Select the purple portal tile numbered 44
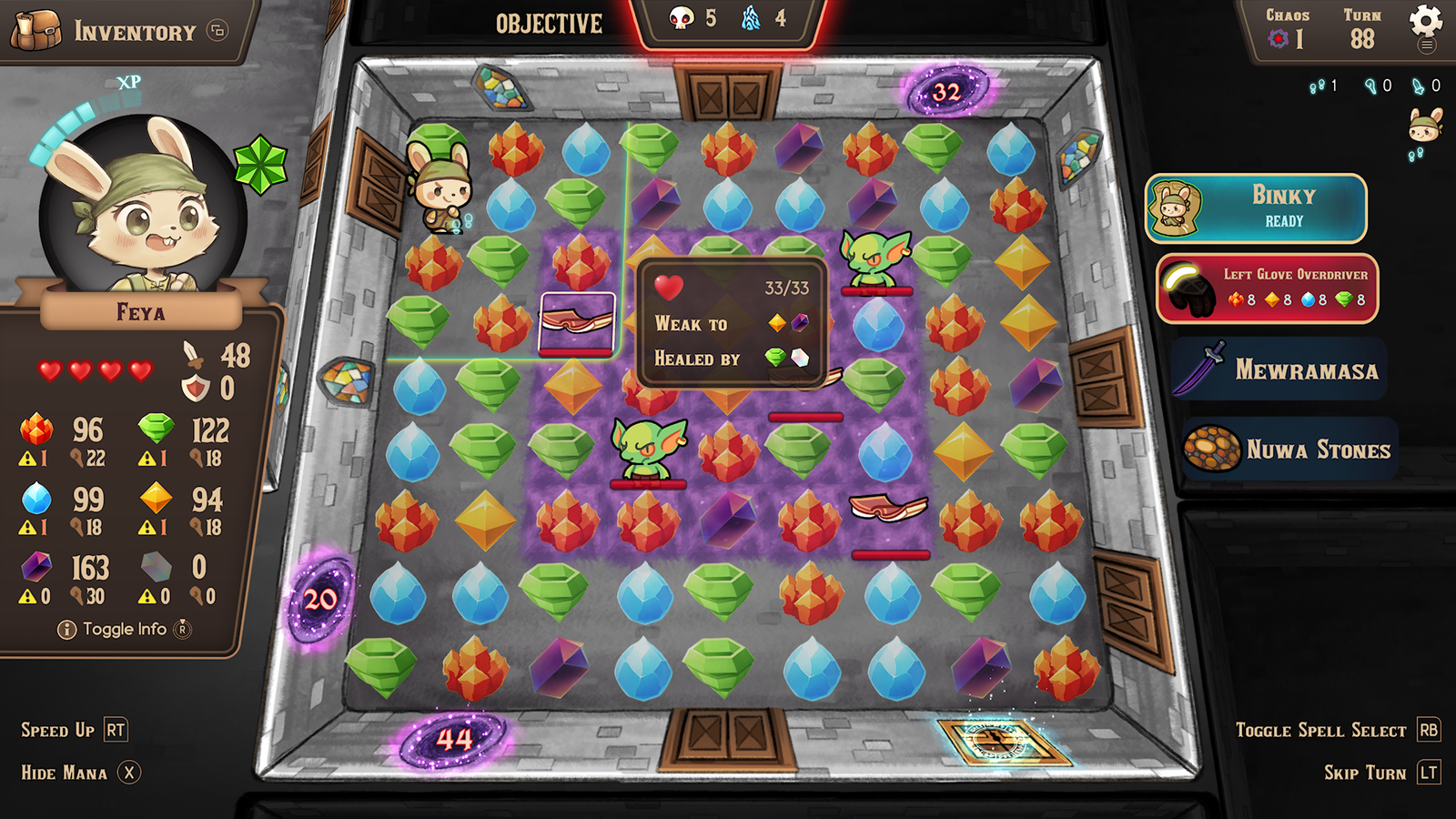This screenshot has height=819, width=1456. pyautogui.click(x=454, y=738)
